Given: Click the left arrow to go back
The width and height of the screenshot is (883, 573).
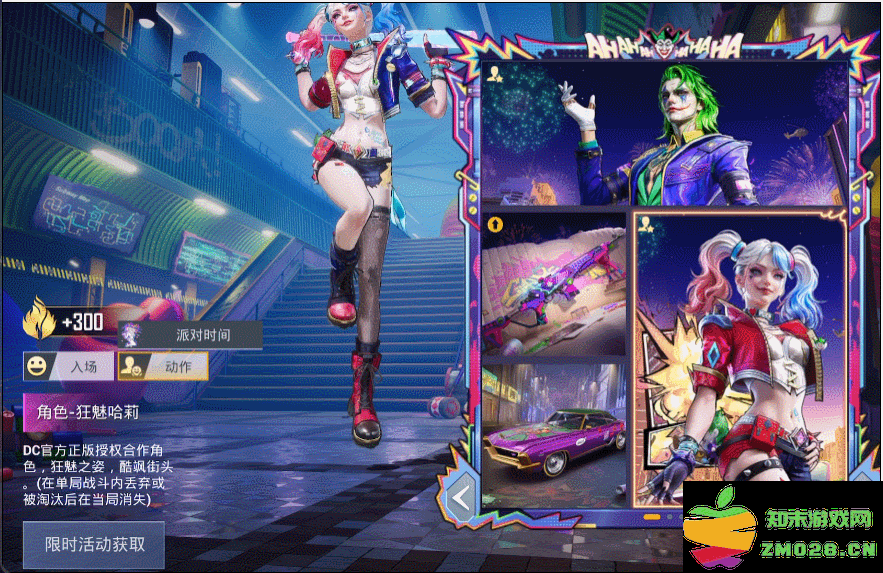Looking at the screenshot, I should click(x=460, y=496).
